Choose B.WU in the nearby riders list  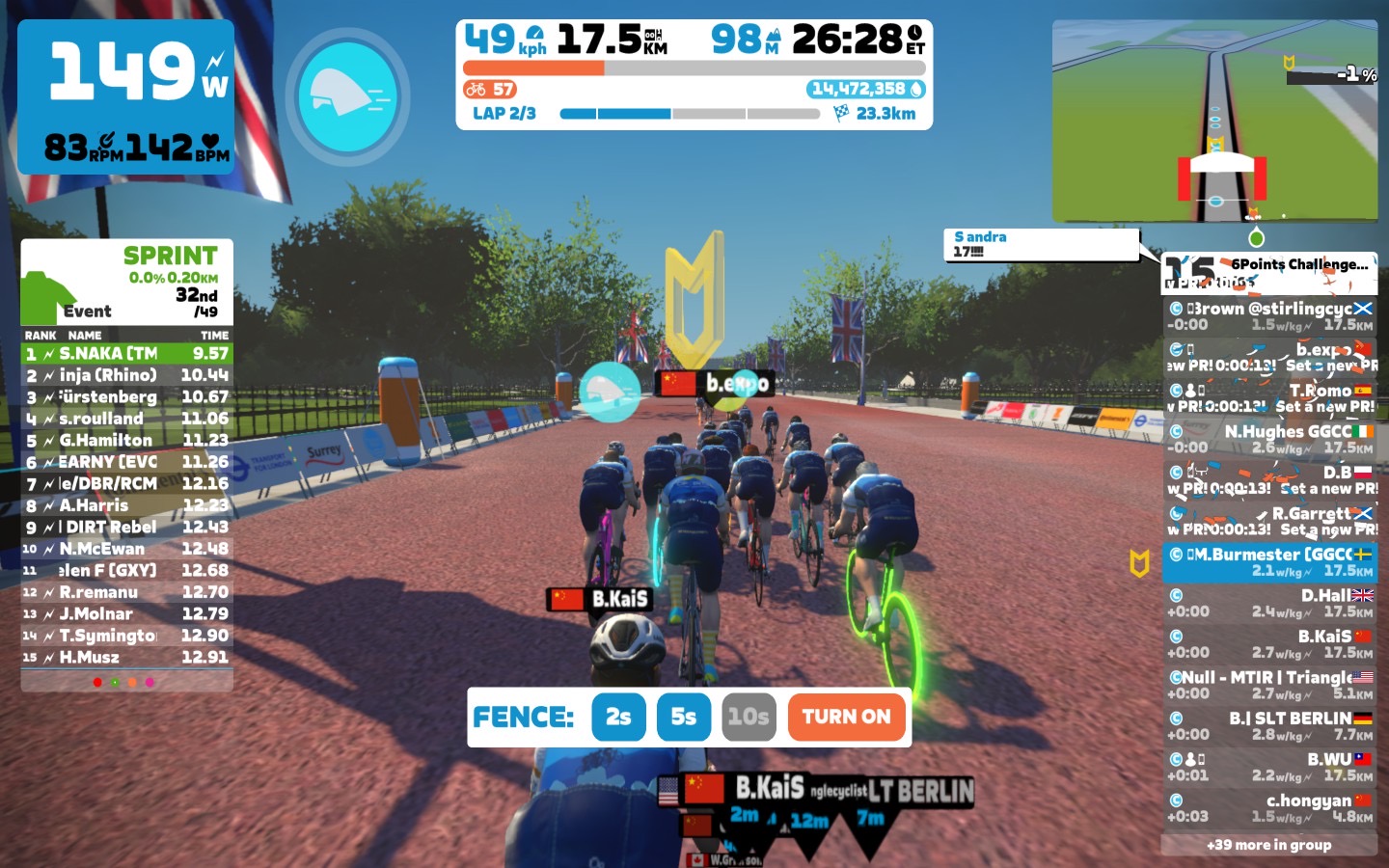[x=1269, y=767]
